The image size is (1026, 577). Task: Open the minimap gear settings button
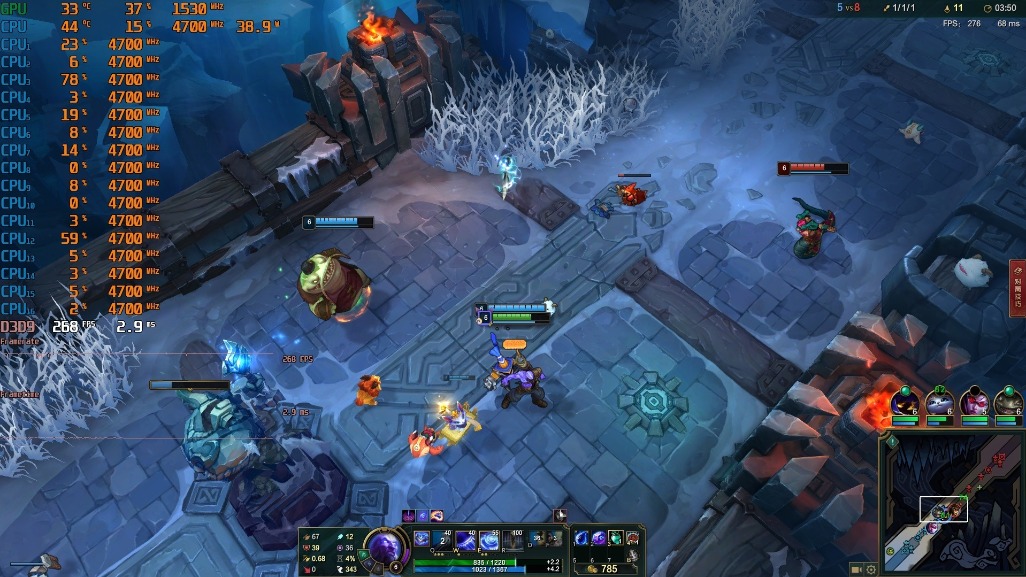tap(871, 569)
